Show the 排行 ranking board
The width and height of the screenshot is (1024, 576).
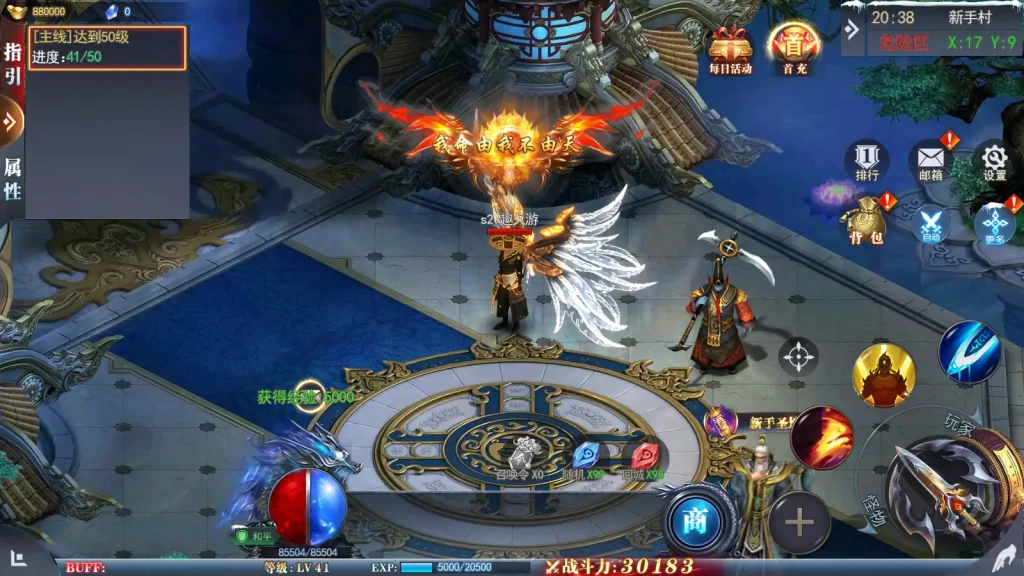pyautogui.click(x=867, y=161)
